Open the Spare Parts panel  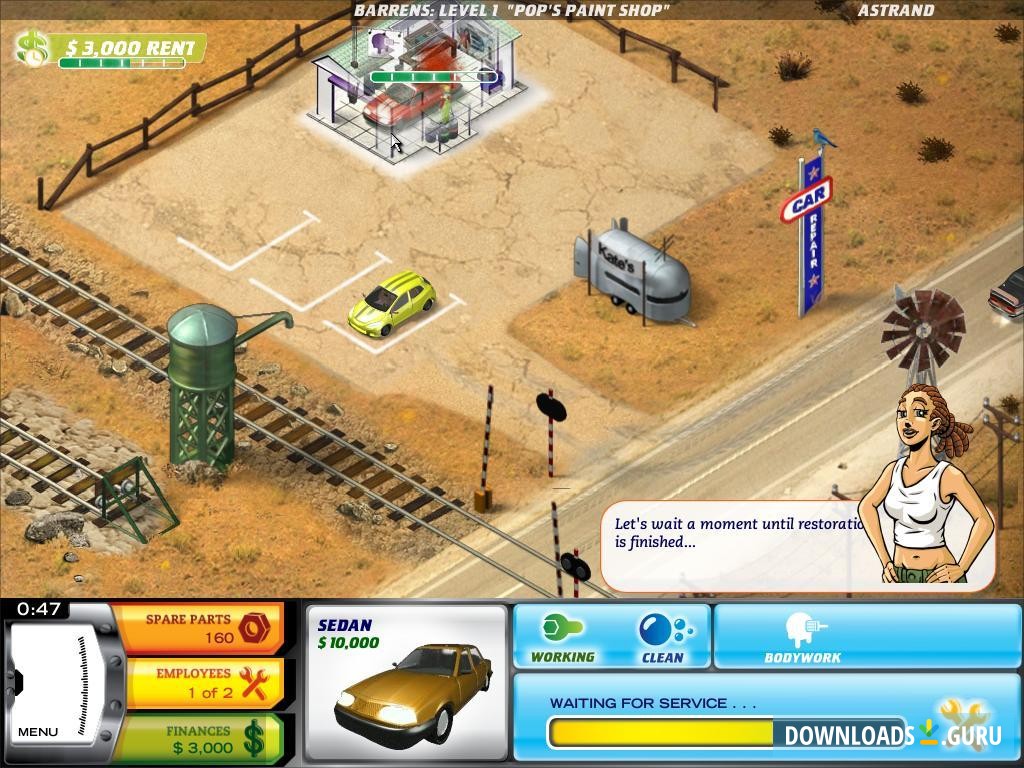coord(198,628)
